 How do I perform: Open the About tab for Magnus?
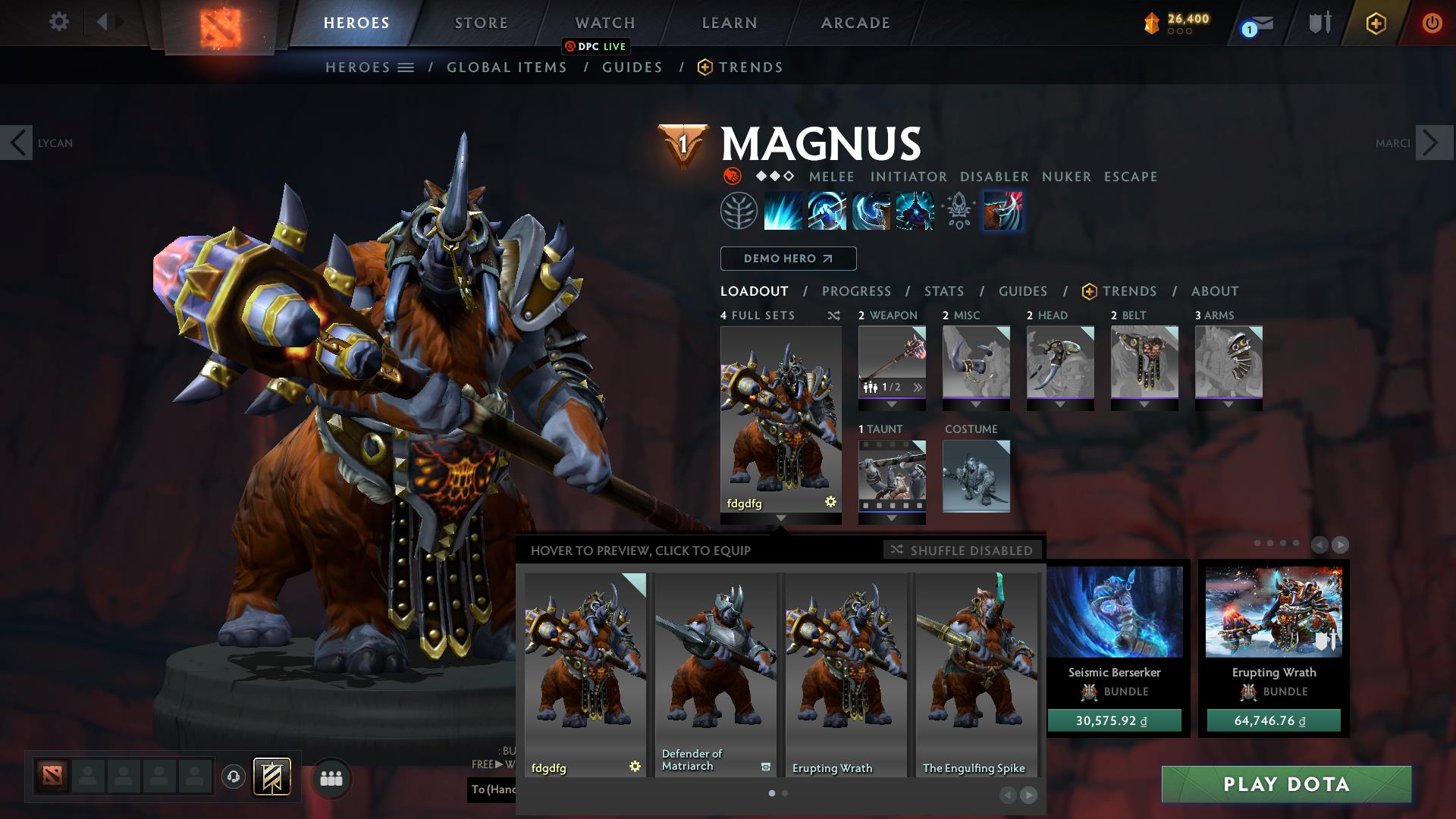pyautogui.click(x=1214, y=291)
